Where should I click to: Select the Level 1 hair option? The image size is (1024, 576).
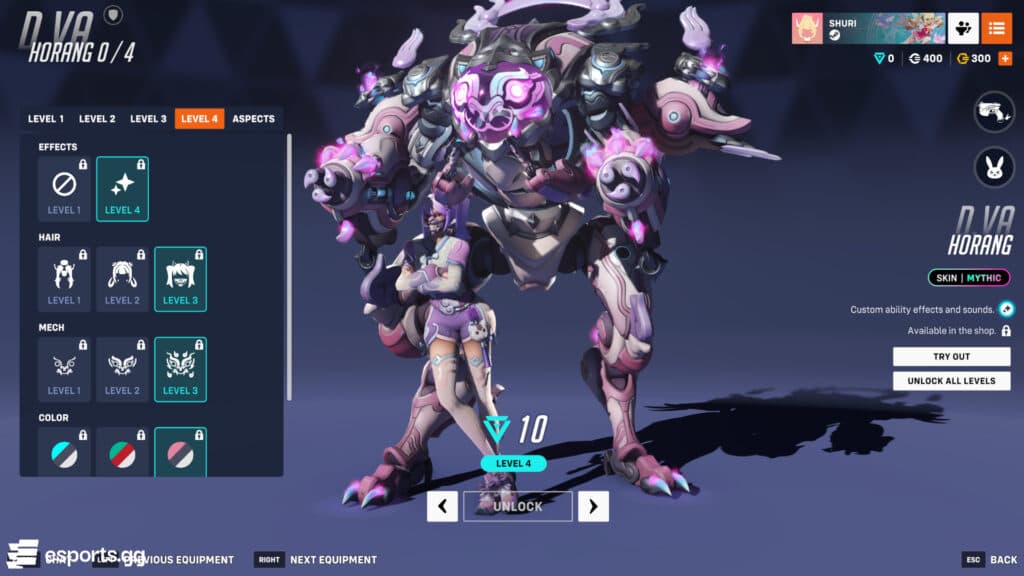coord(64,279)
